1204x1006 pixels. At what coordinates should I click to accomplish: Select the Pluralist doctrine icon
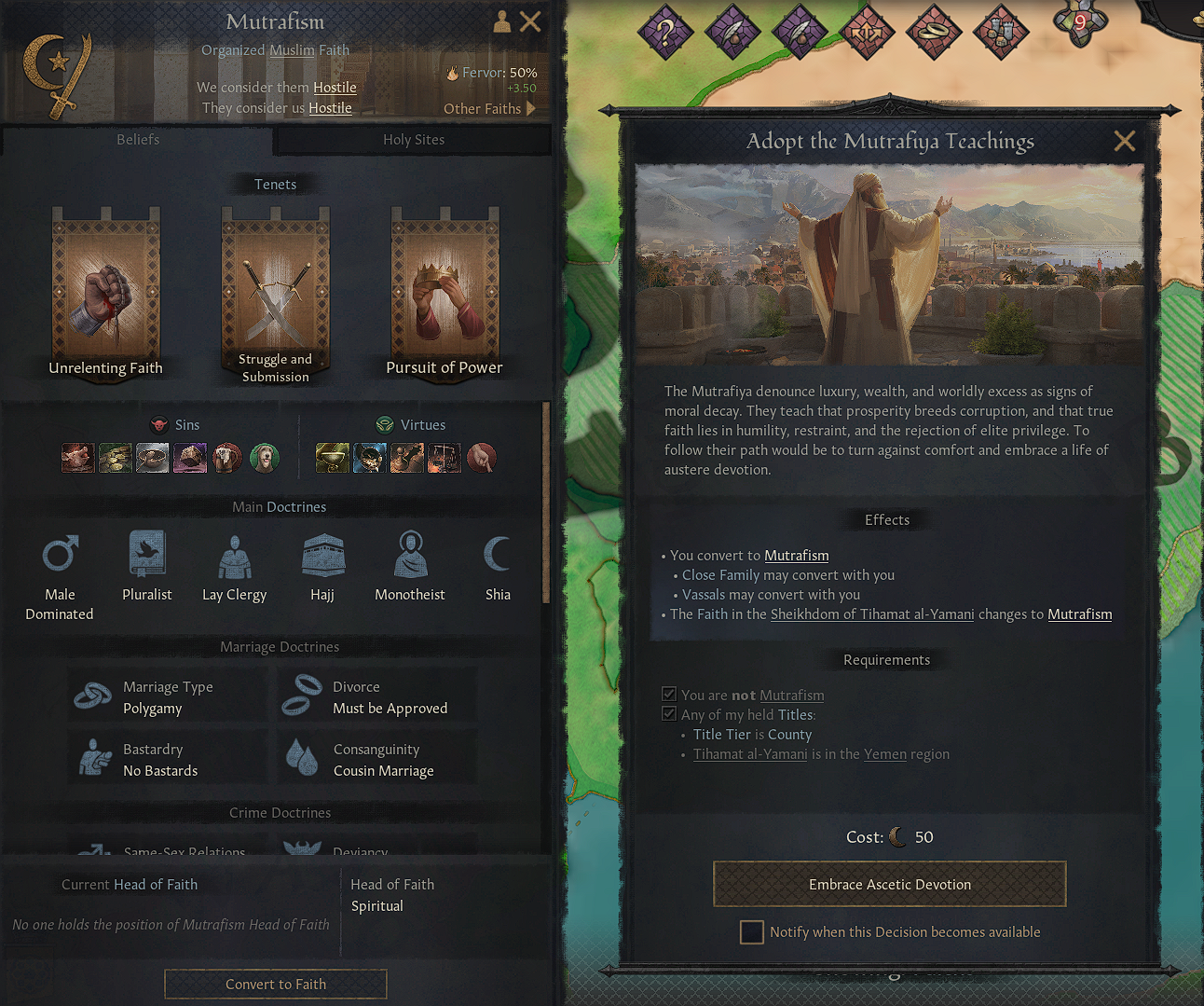click(146, 553)
